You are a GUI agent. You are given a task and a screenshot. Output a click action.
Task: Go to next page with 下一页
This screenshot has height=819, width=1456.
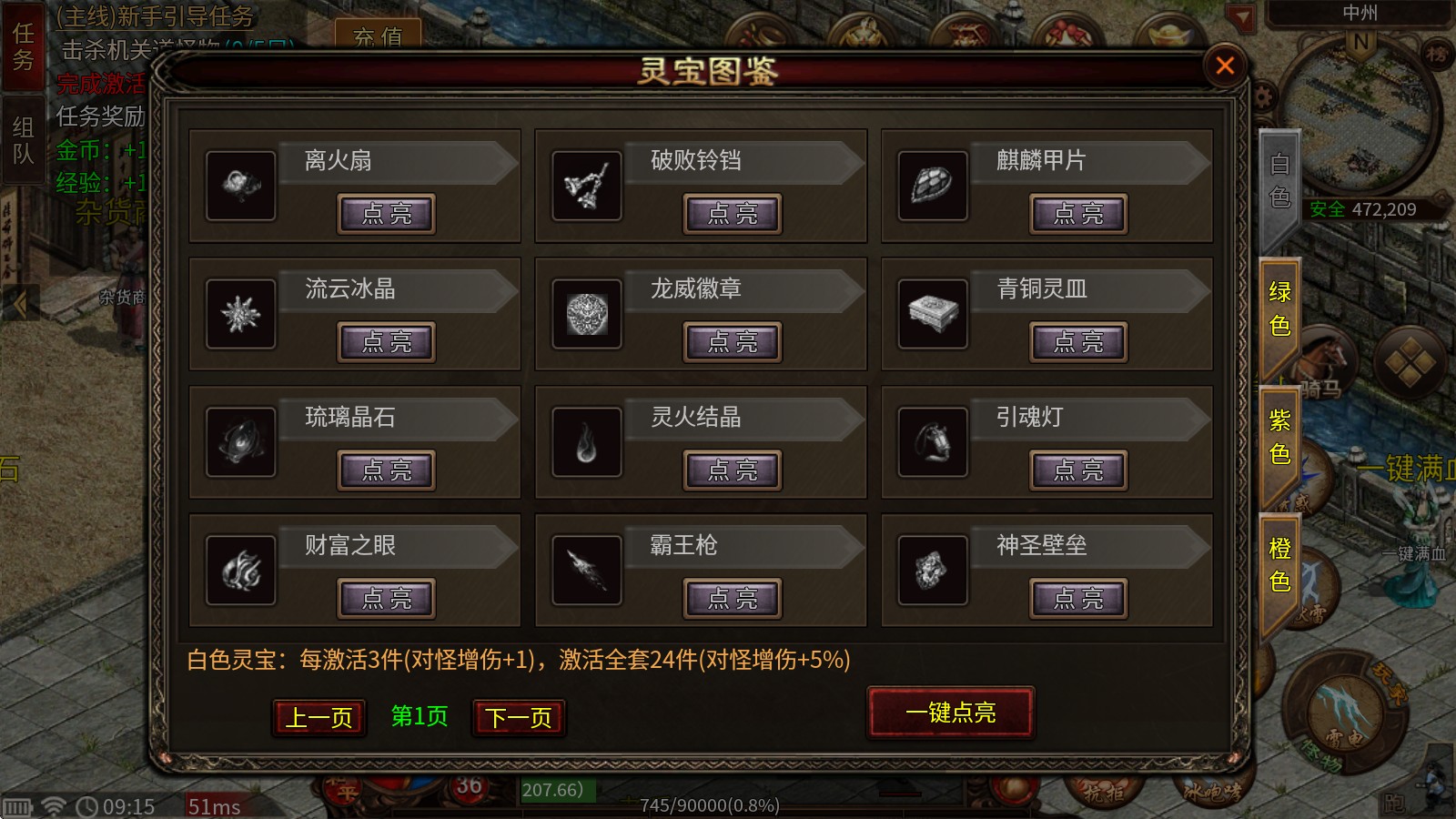click(x=518, y=717)
